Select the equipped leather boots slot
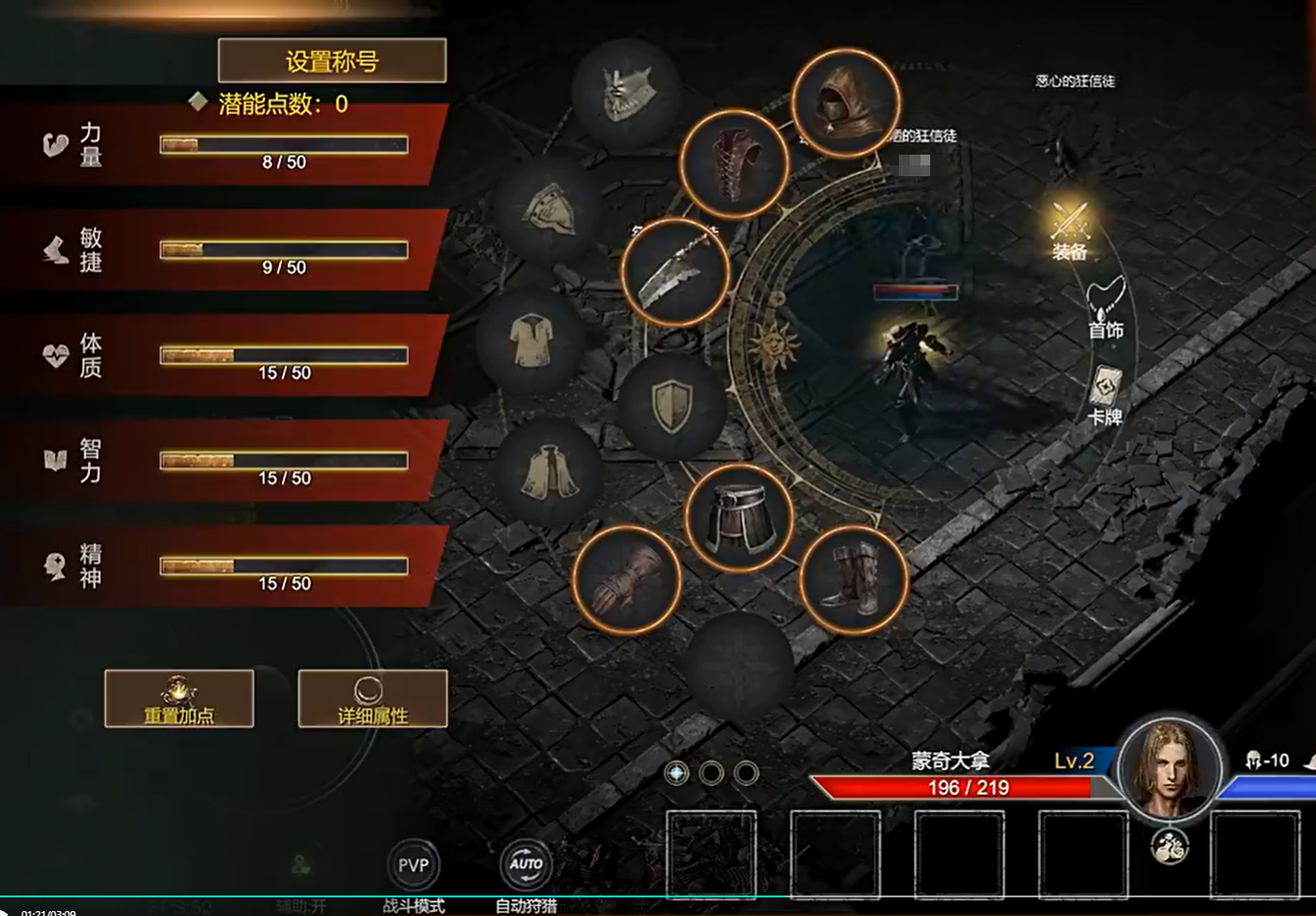This screenshot has width=1316, height=916. coord(853,580)
